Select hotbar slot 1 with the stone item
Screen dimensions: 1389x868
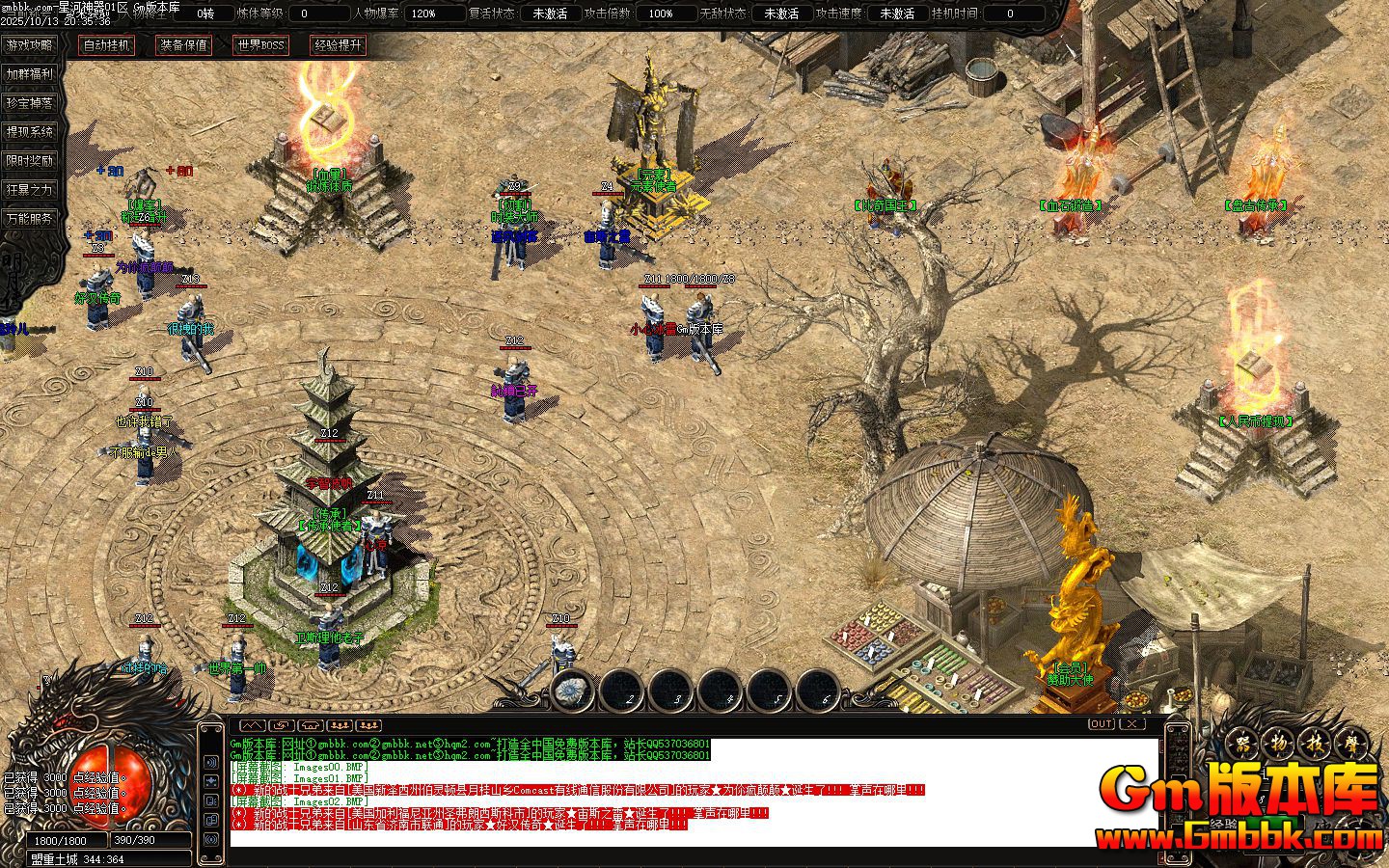[x=575, y=690]
